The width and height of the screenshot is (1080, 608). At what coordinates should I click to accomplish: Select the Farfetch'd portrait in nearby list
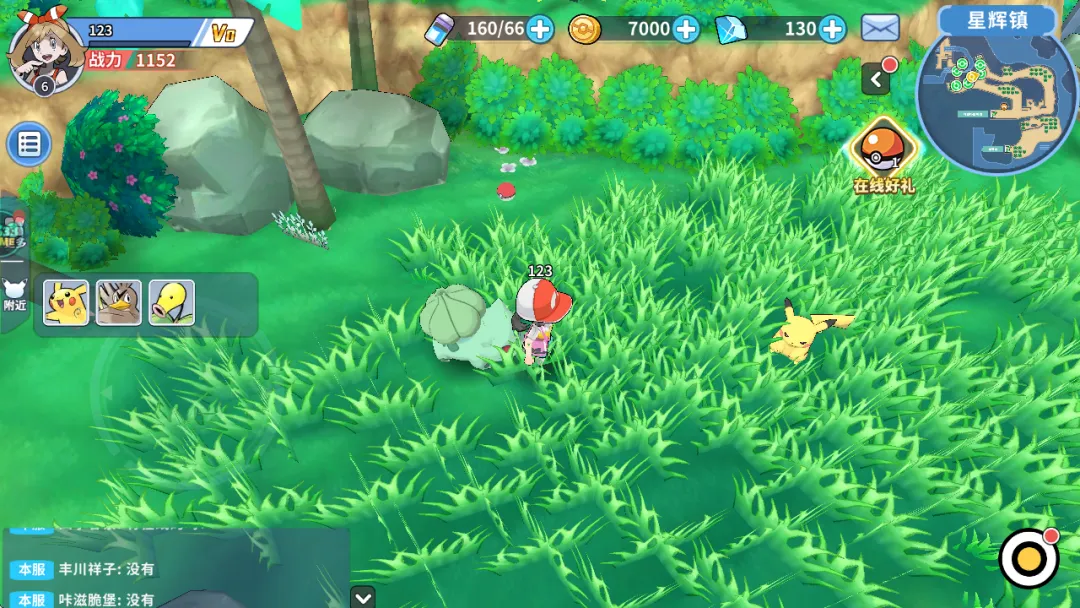pyautogui.click(x=119, y=303)
